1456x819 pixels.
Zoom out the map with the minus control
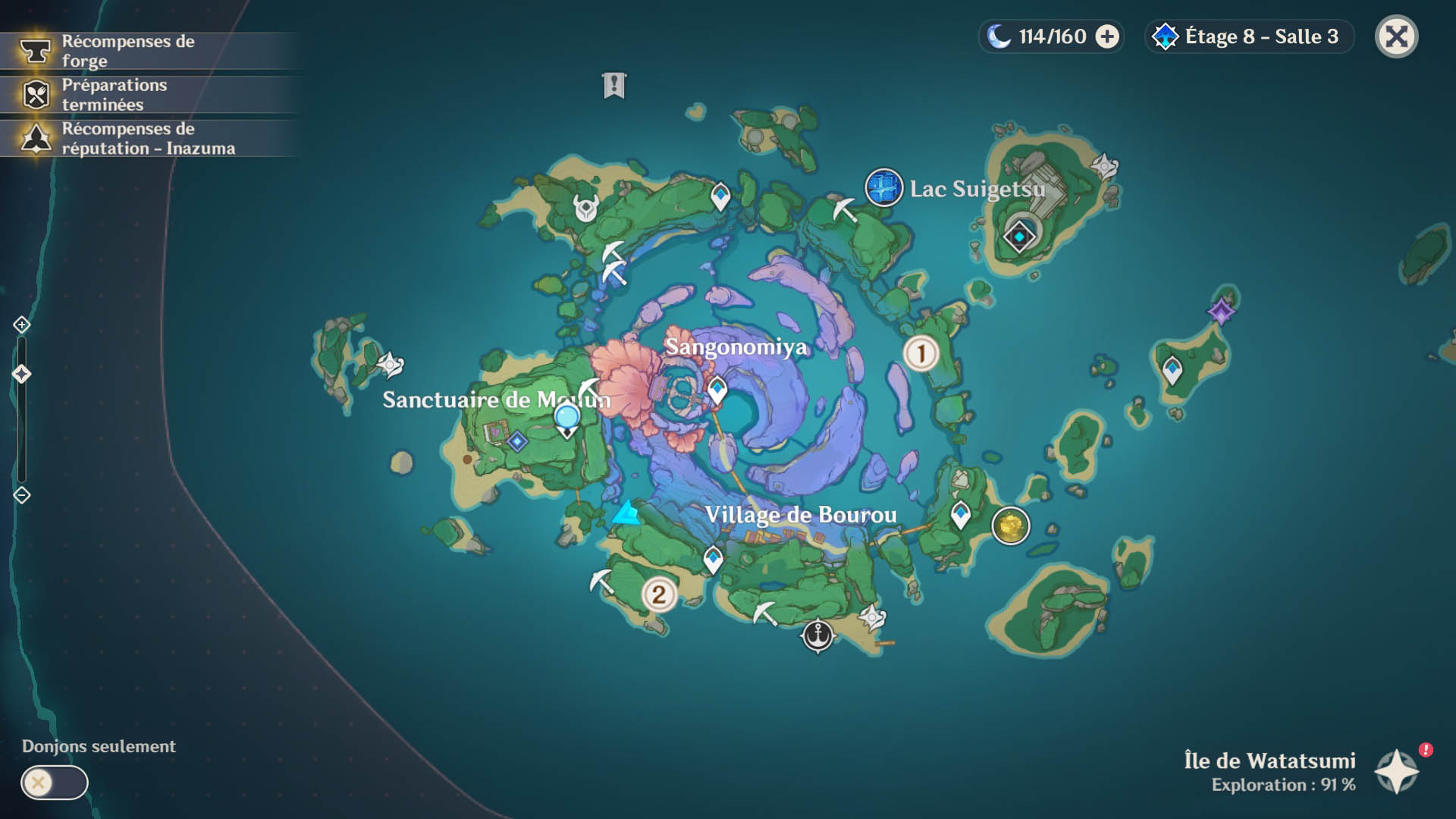[21, 495]
